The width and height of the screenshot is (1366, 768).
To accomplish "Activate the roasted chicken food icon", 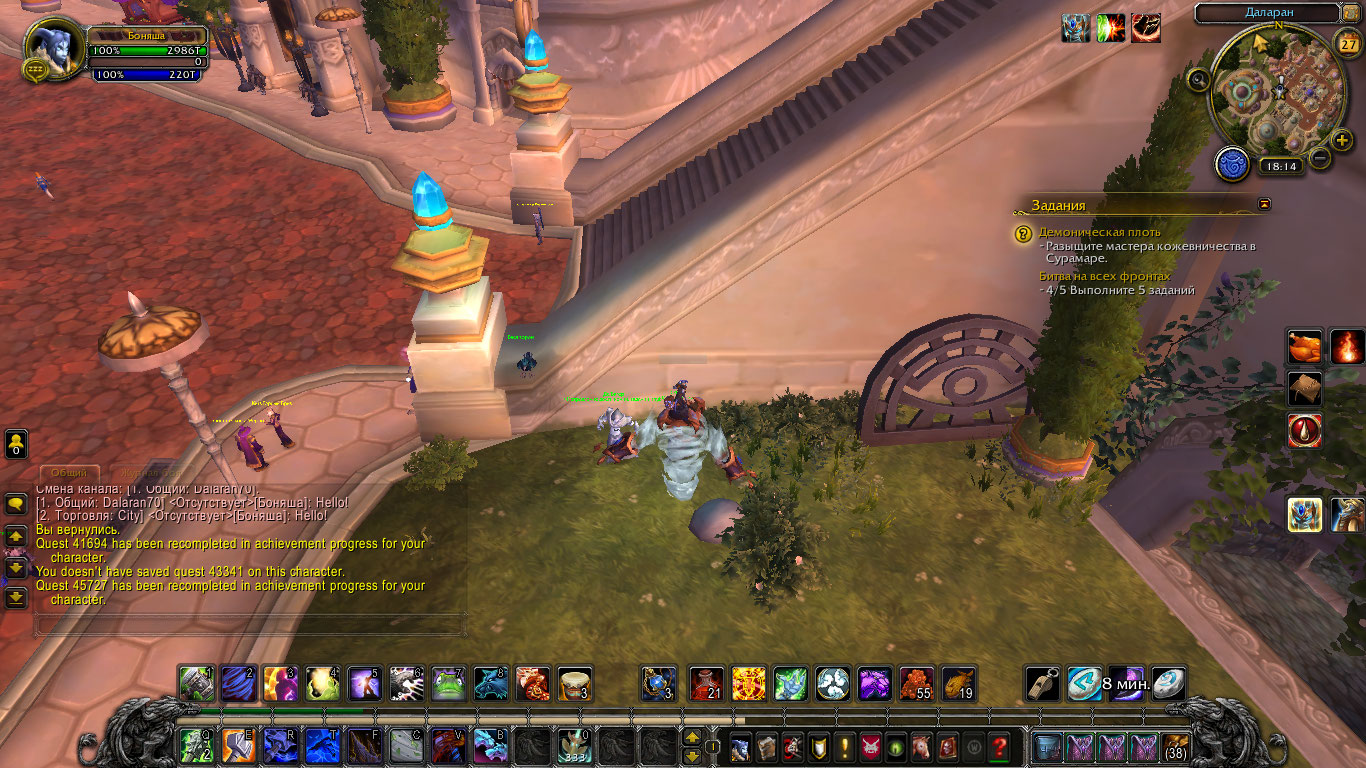I will 1304,347.
